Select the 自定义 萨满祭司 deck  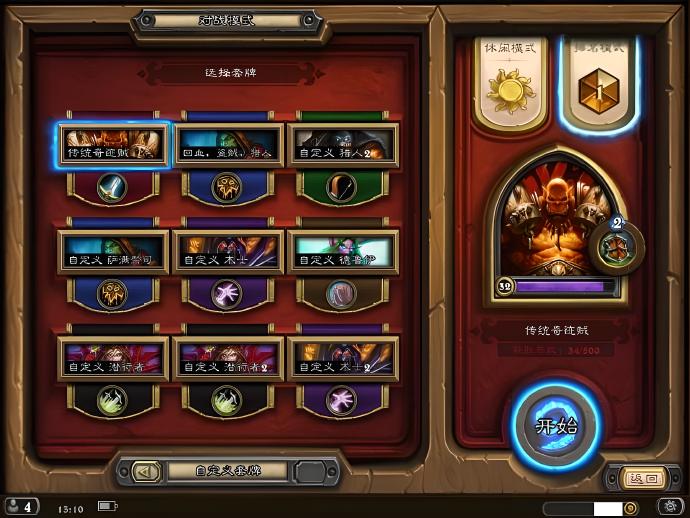point(113,252)
